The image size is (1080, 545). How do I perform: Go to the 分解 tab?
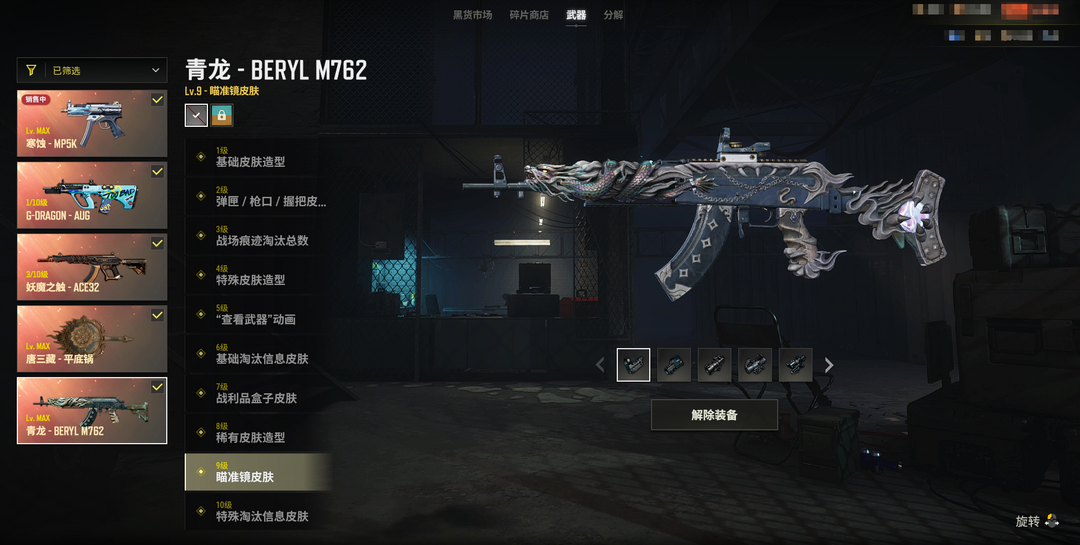(613, 15)
